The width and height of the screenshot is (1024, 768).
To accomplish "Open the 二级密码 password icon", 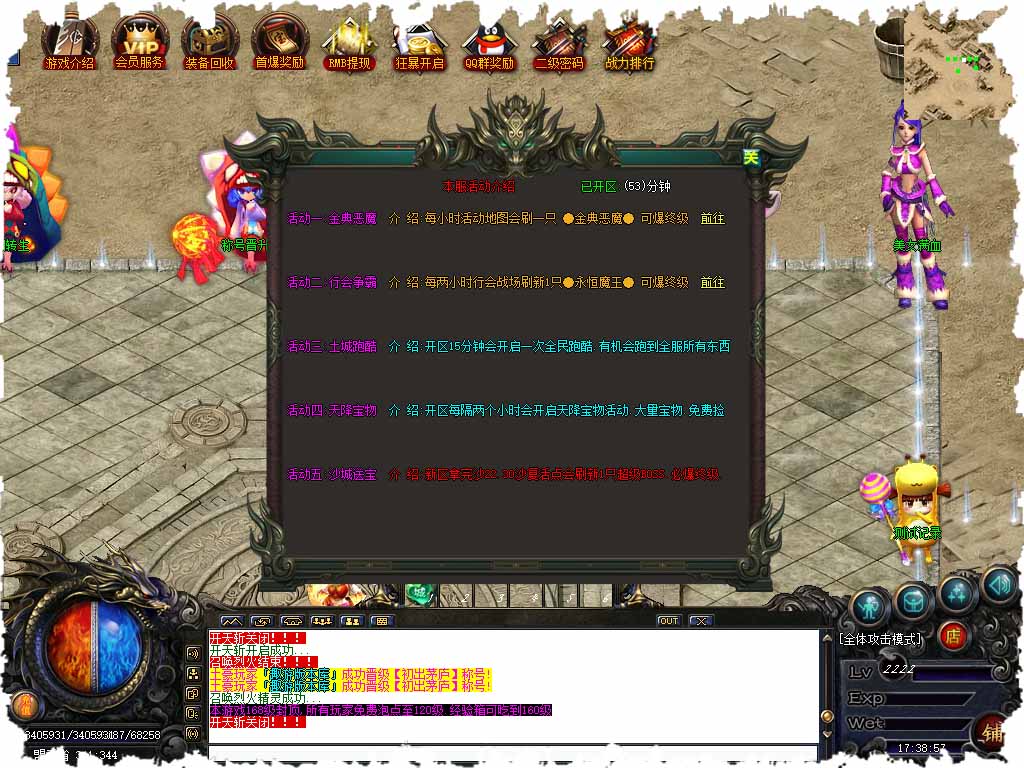I will tap(559, 43).
